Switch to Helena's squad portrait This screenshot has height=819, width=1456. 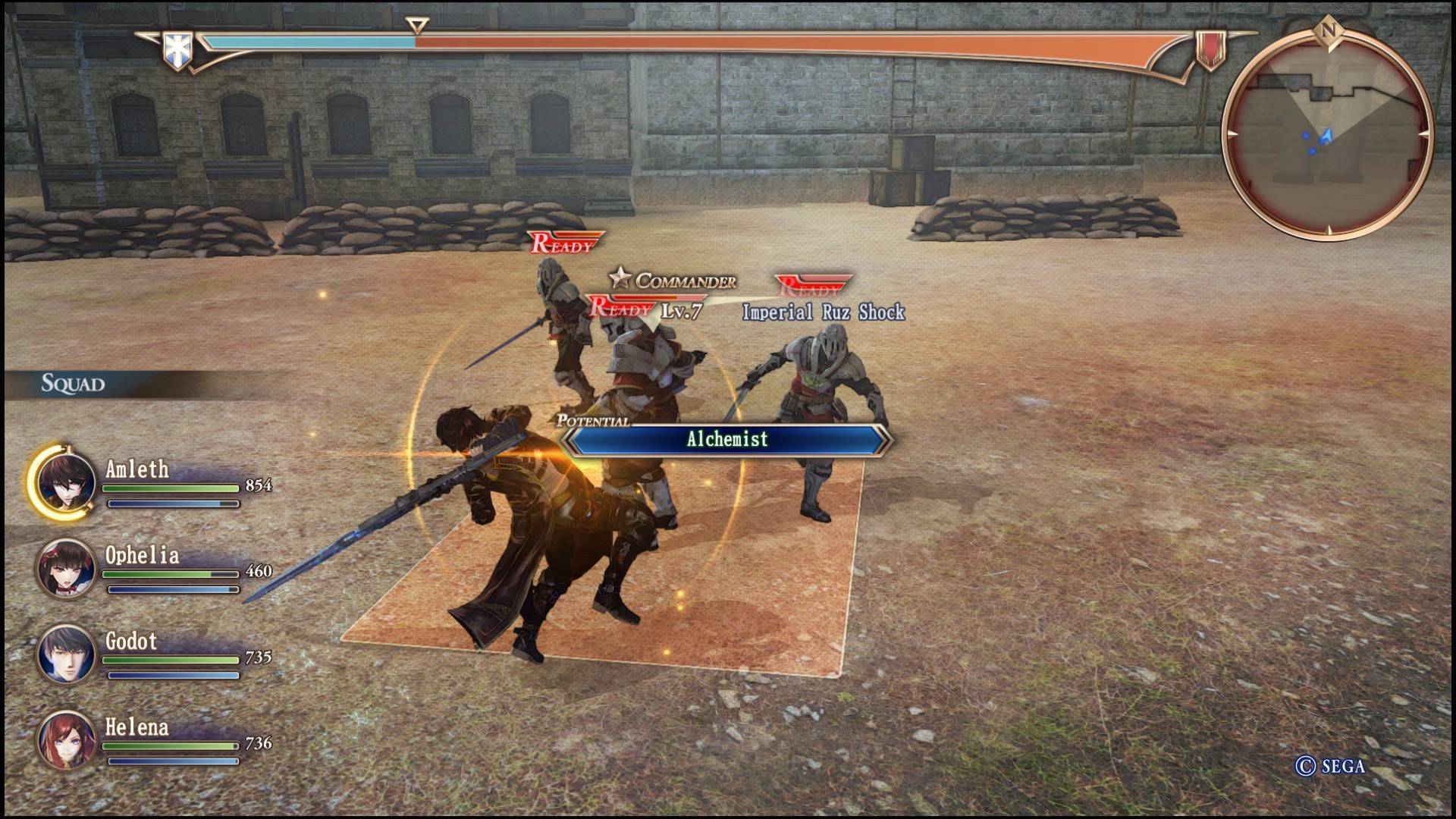(x=66, y=739)
